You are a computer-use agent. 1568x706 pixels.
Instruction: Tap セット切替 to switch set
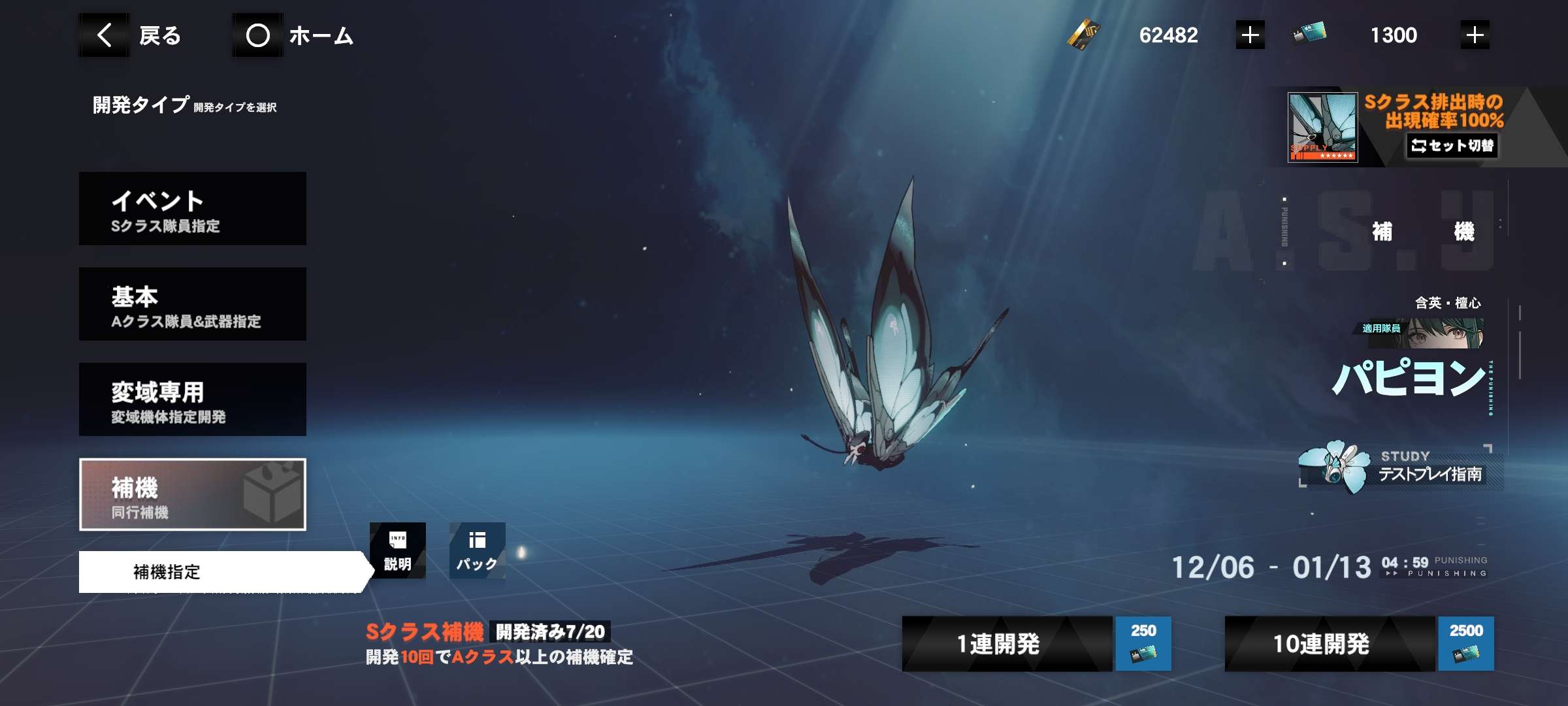[x=1452, y=145]
